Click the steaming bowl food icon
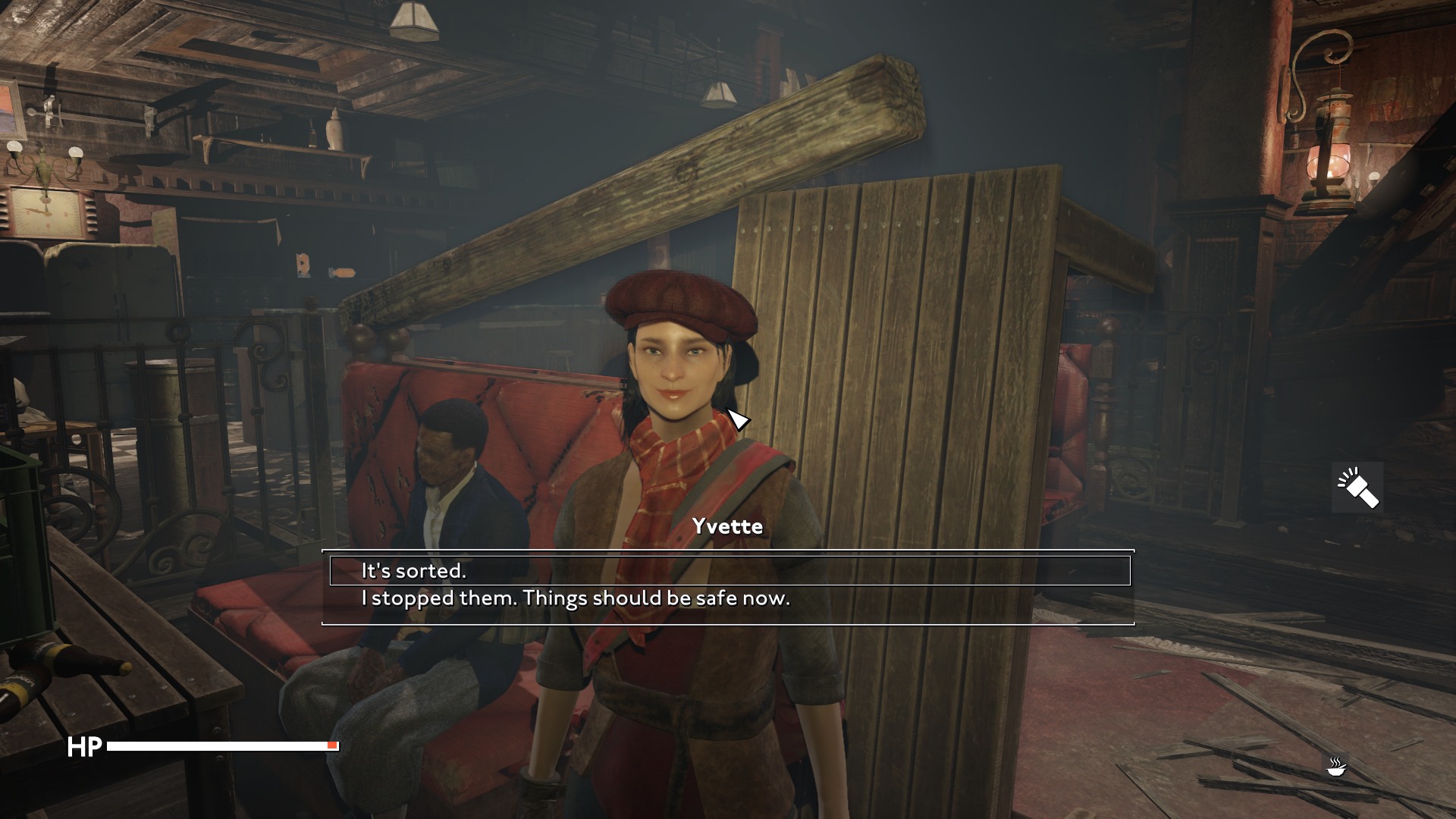 coord(1336,766)
